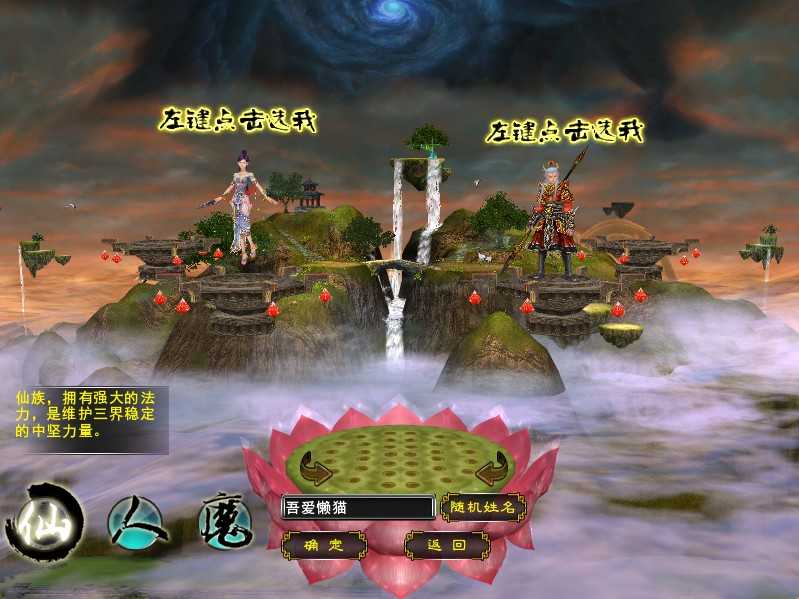
Task: Click the character name input field
Action: [358, 507]
